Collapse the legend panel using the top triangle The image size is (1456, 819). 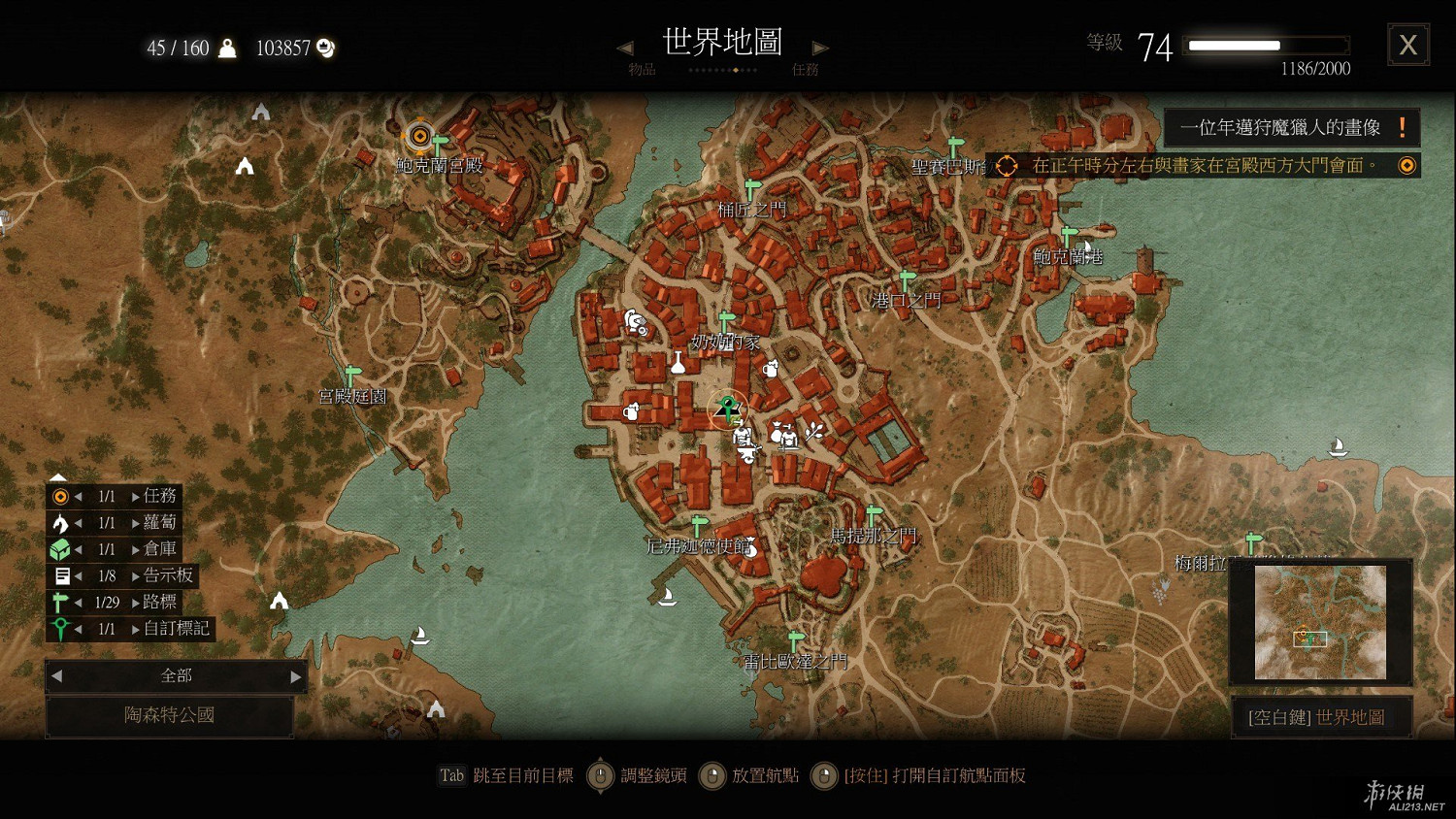click(58, 475)
